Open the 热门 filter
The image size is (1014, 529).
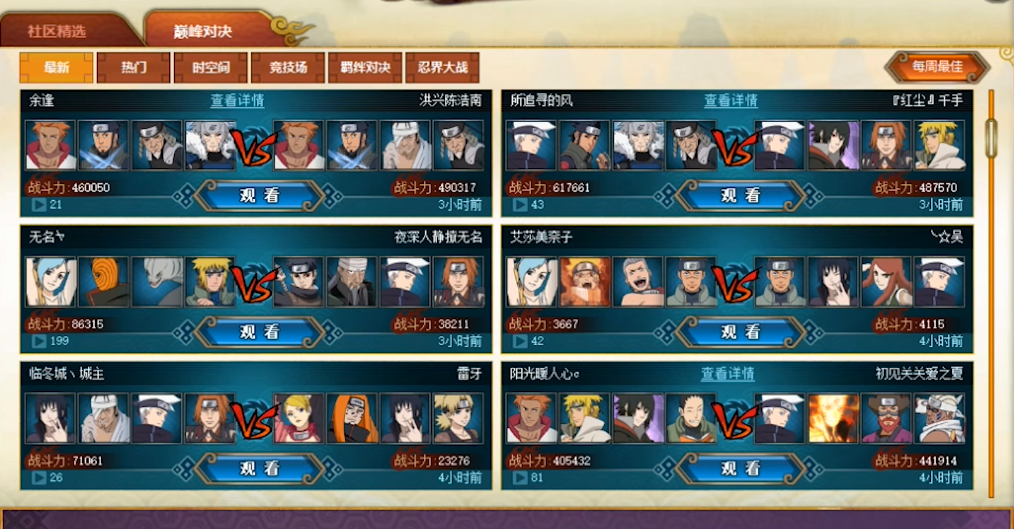coord(133,67)
